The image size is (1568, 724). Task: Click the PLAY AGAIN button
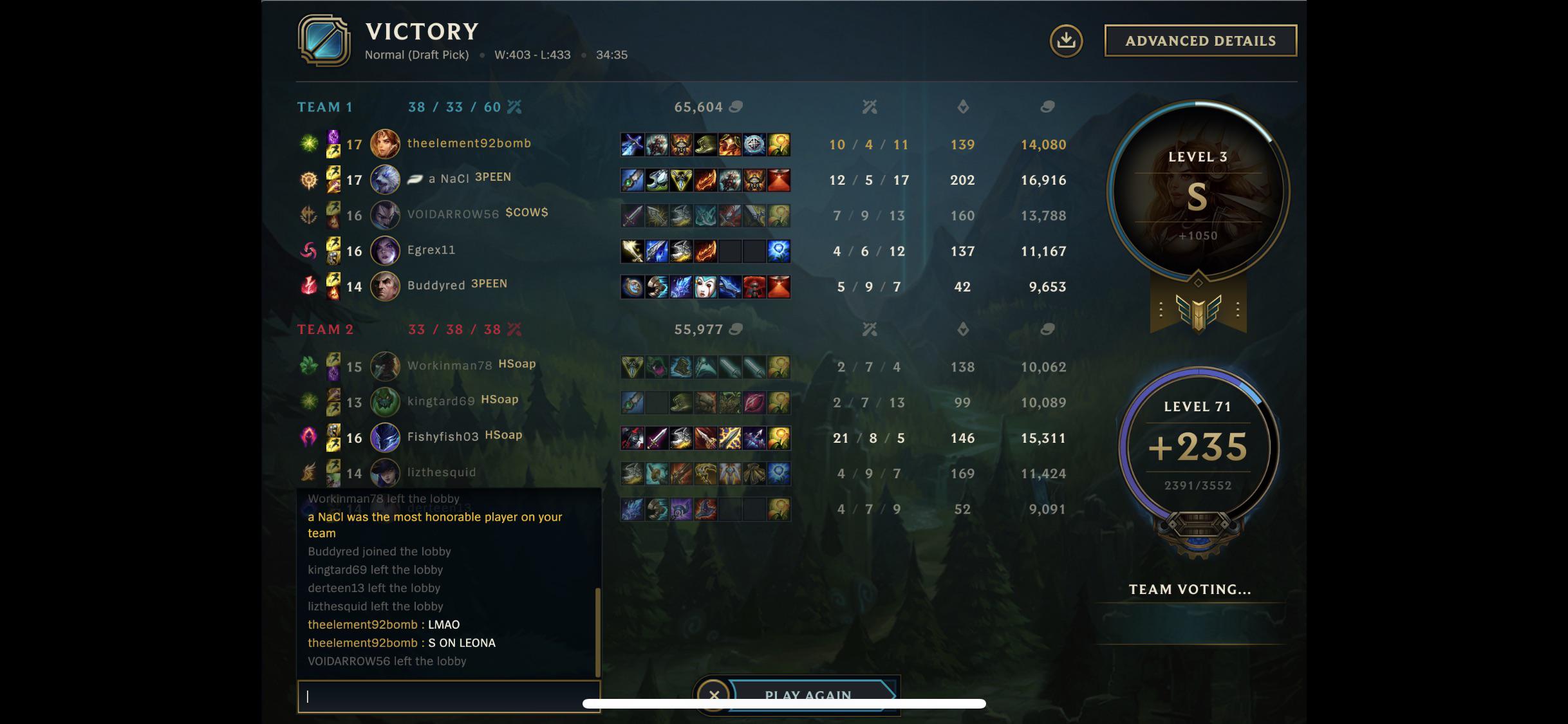(x=807, y=695)
